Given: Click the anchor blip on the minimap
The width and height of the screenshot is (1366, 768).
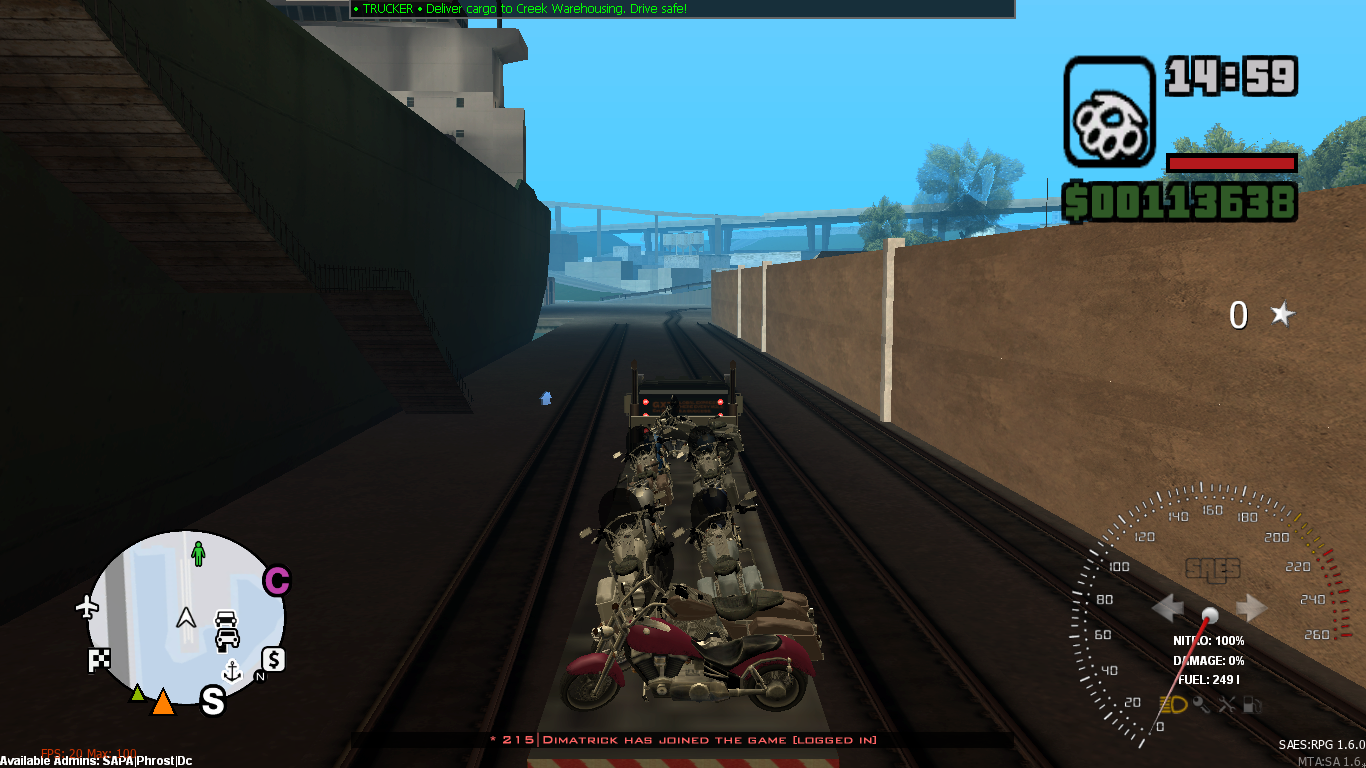Looking at the screenshot, I should 232,671.
